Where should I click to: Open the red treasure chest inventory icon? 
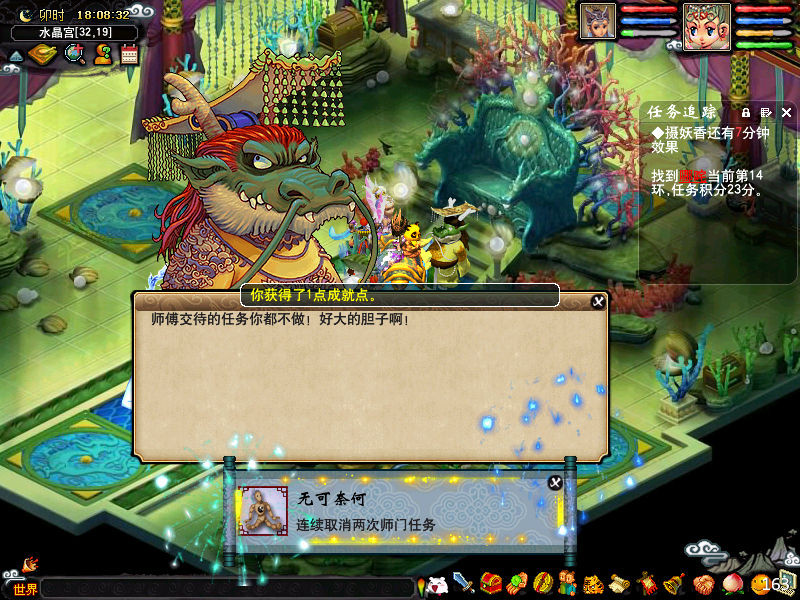490,583
